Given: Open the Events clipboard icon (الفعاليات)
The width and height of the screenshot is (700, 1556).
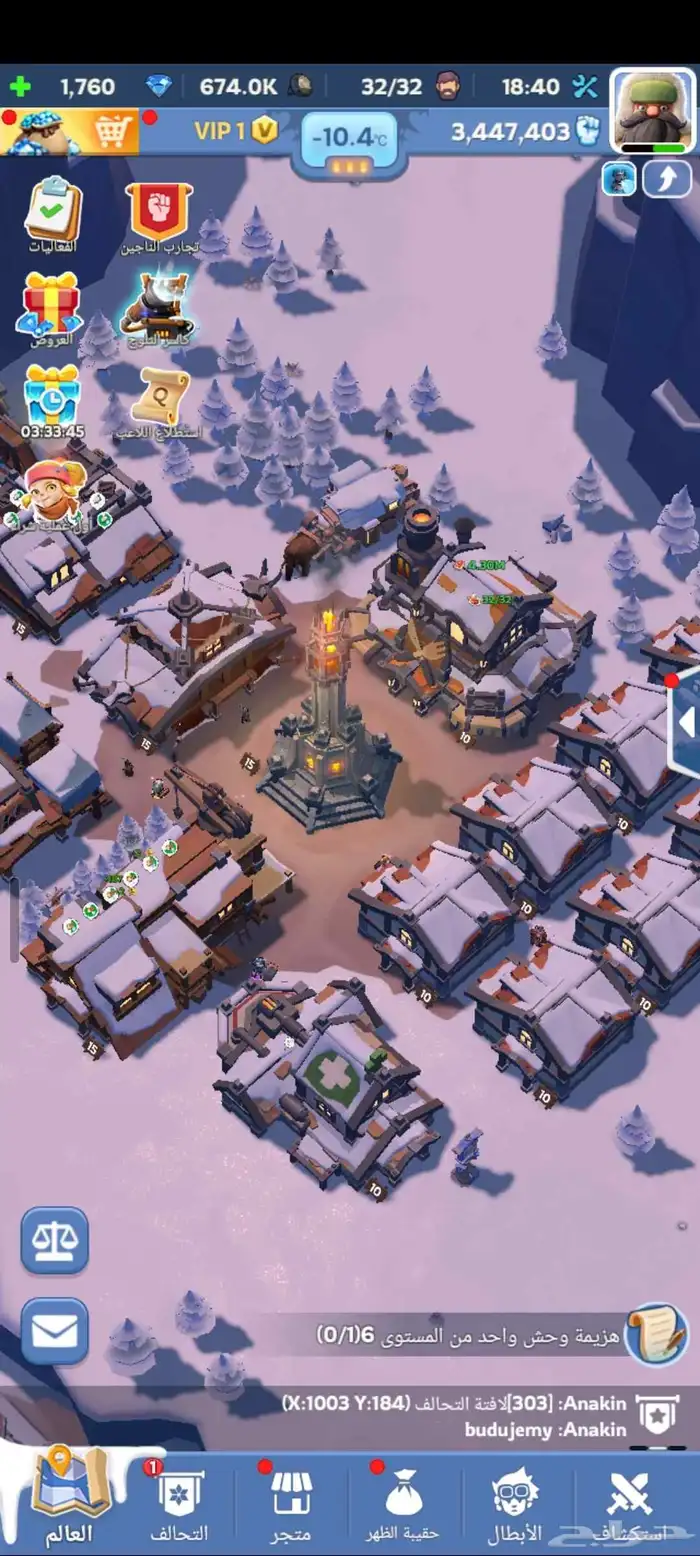Looking at the screenshot, I should pyautogui.click(x=53, y=213).
